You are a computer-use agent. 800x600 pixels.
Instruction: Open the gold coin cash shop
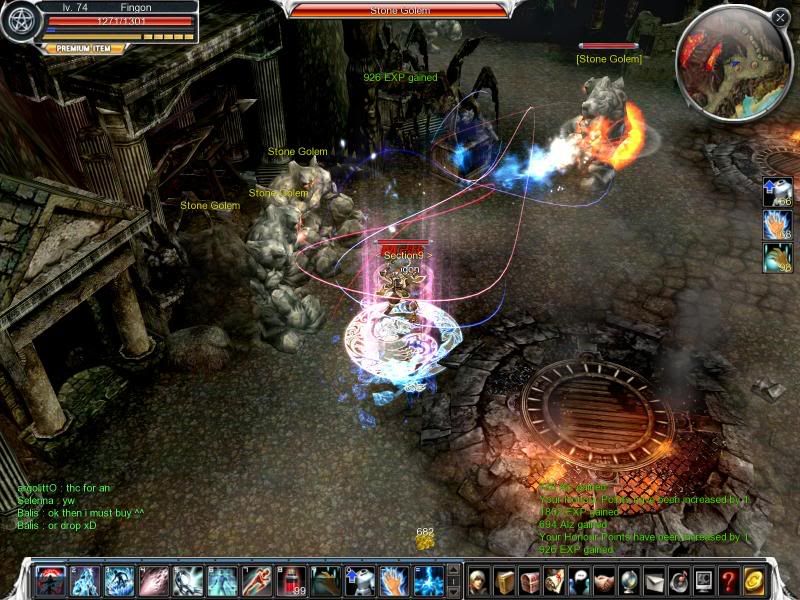tap(754, 580)
